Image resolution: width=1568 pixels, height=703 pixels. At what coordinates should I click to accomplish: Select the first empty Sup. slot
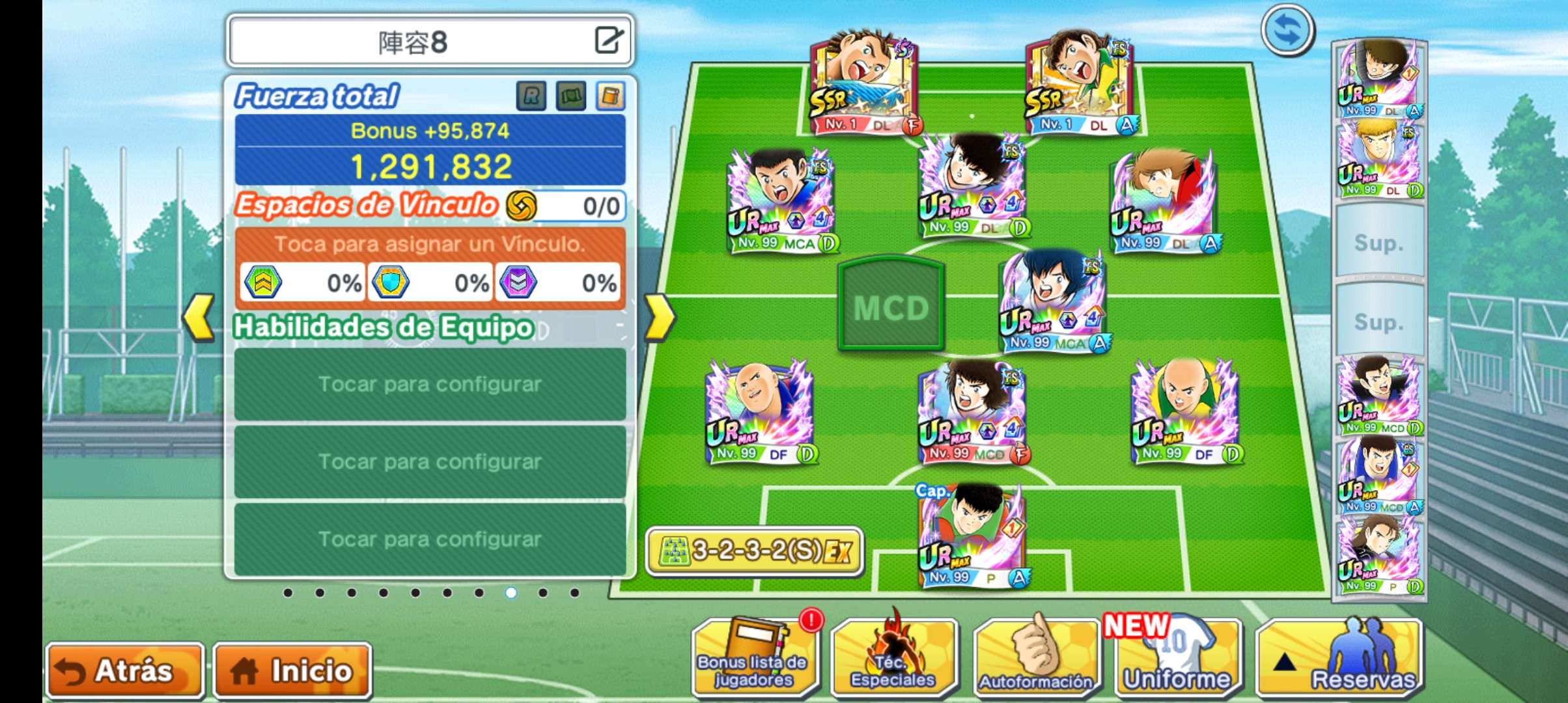[x=1379, y=242]
